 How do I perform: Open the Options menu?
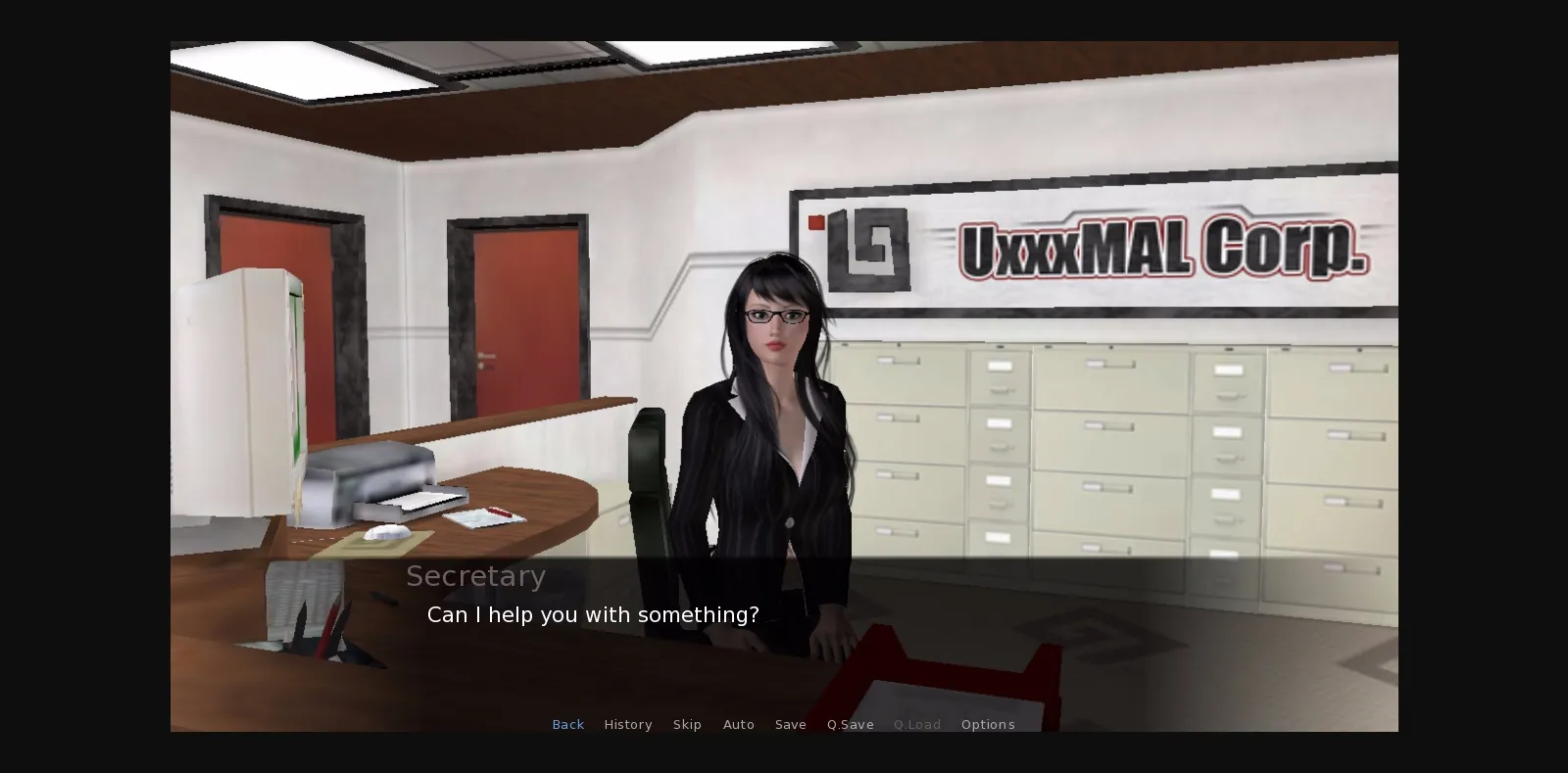[988, 724]
